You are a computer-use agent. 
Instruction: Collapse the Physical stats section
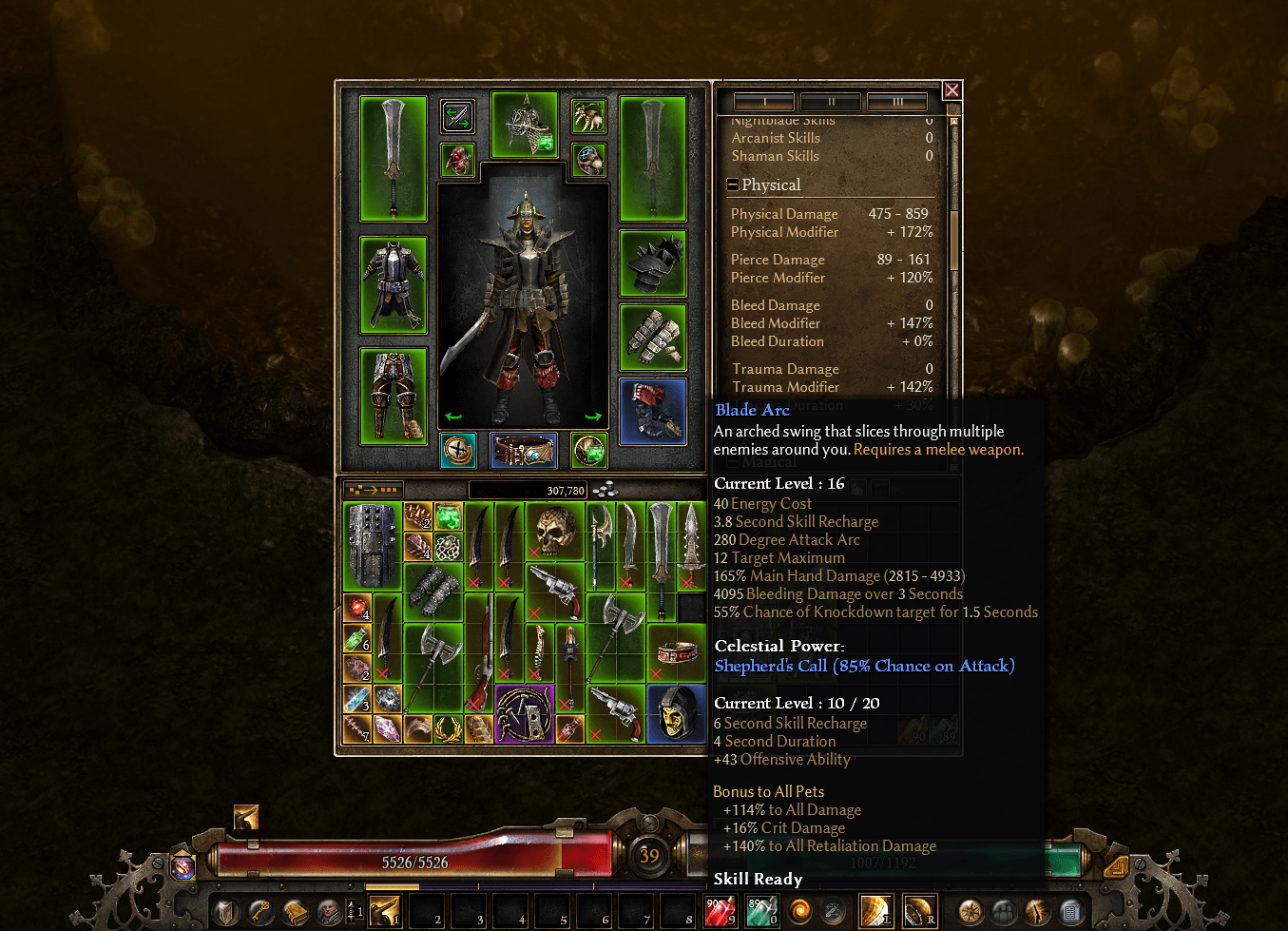(732, 184)
